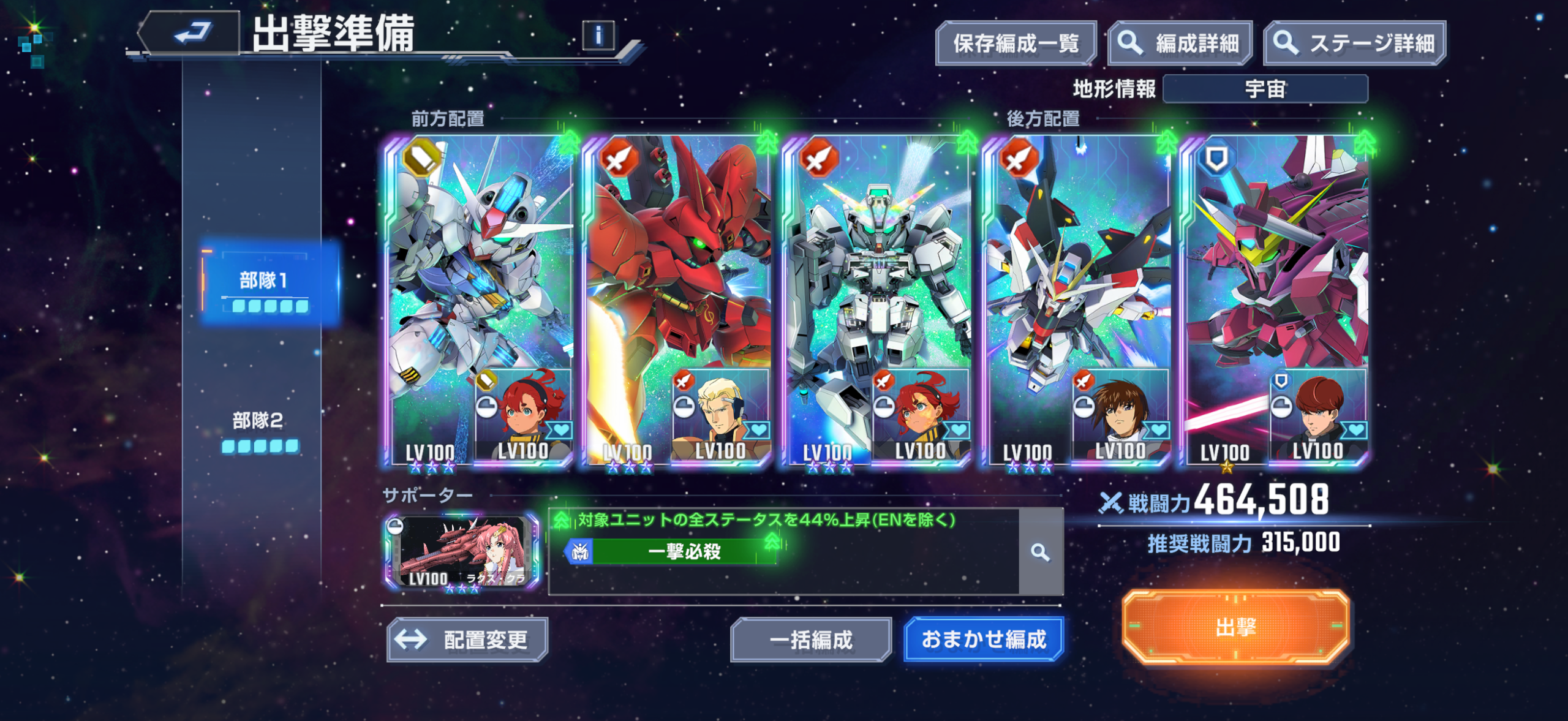Switch to the 部隊2 squad tab
This screenshot has height=721, width=1568.
pos(258,429)
